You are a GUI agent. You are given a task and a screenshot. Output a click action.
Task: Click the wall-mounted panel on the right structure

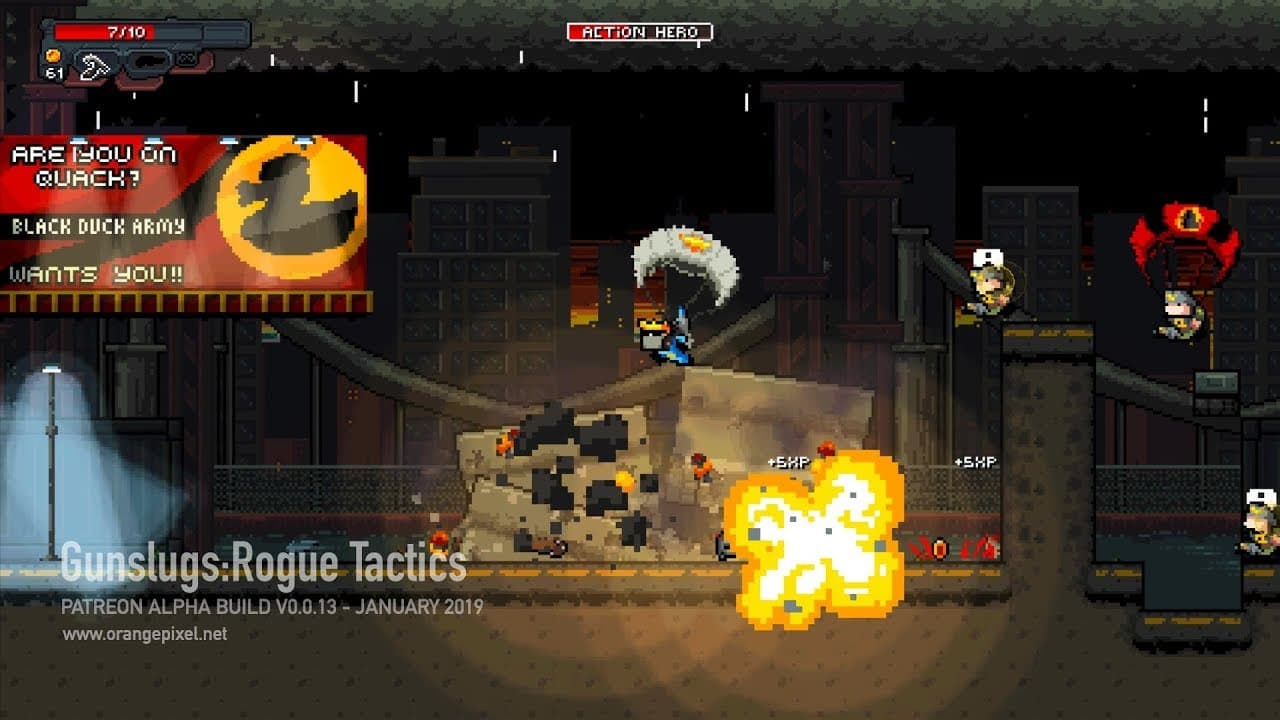[x=1214, y=381]
